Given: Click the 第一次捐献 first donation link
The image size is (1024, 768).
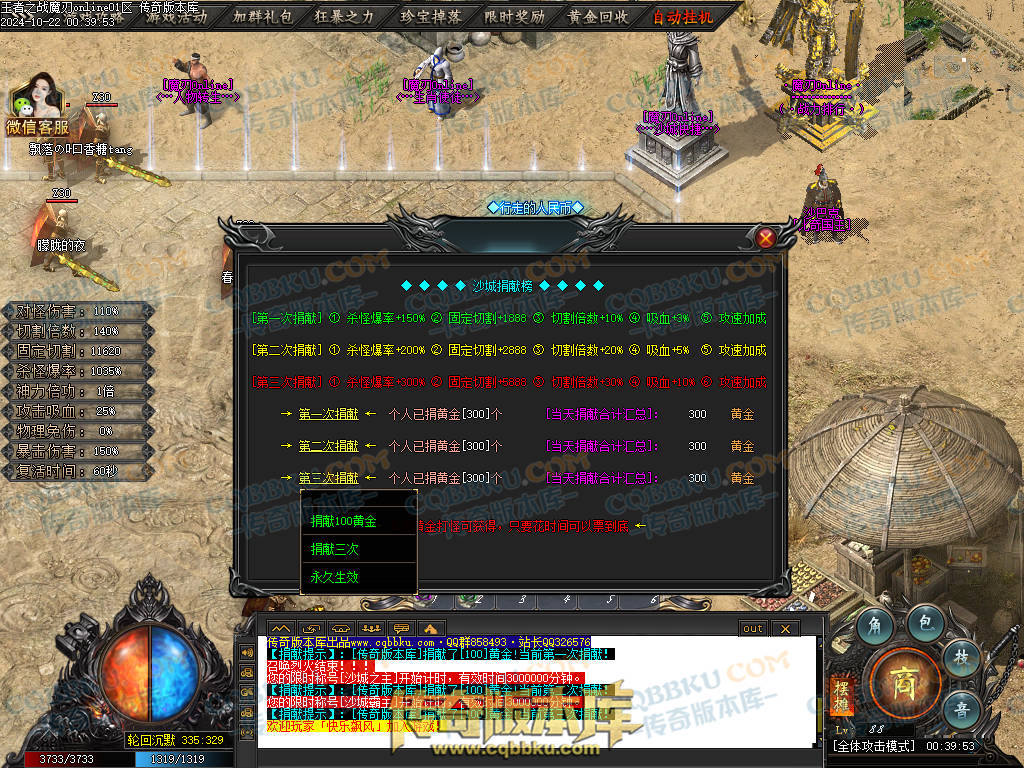Looking at the screenshot, I should click(328, 414).
